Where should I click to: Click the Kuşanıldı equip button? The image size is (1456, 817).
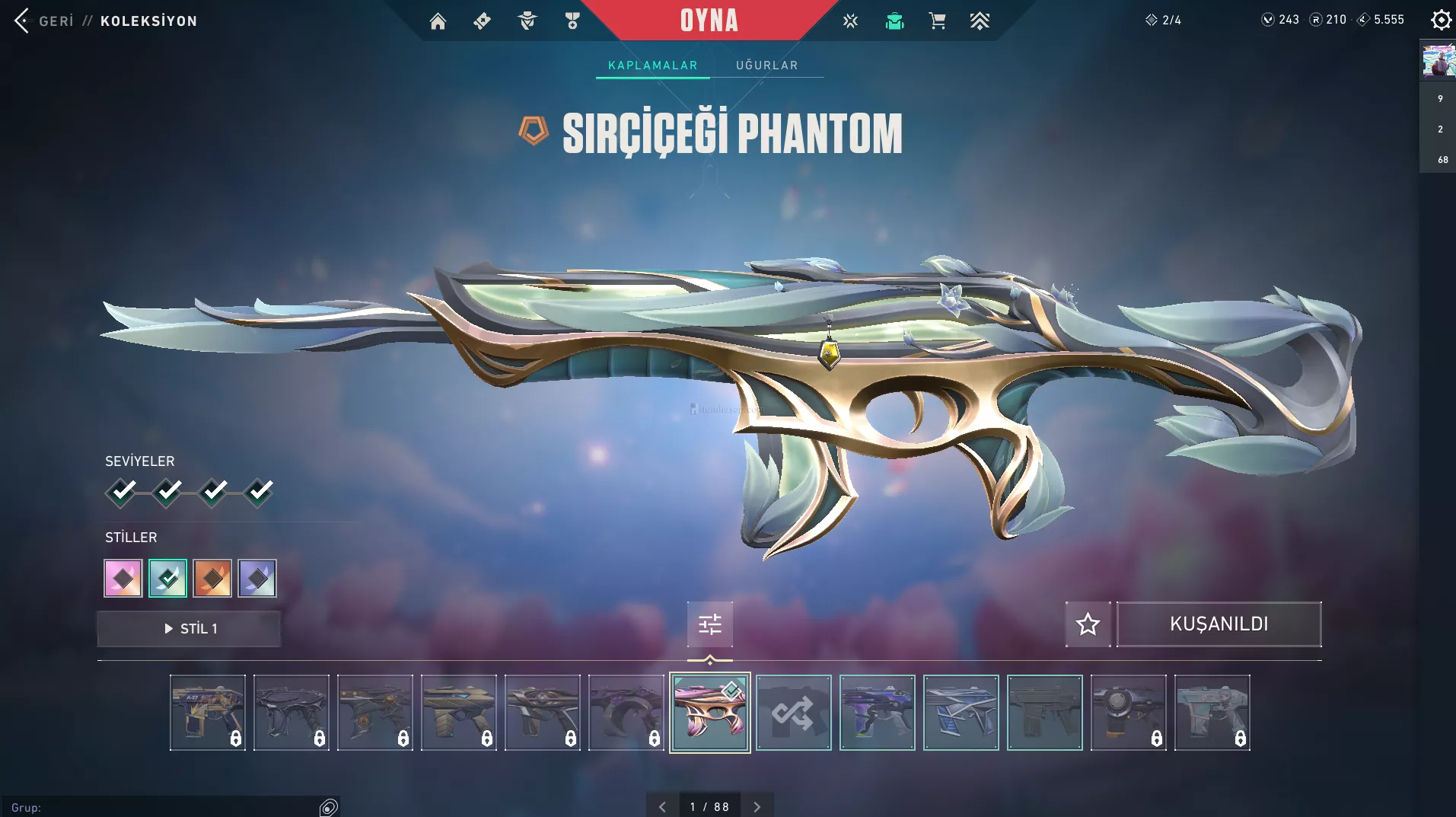(x=1219, y=624)
